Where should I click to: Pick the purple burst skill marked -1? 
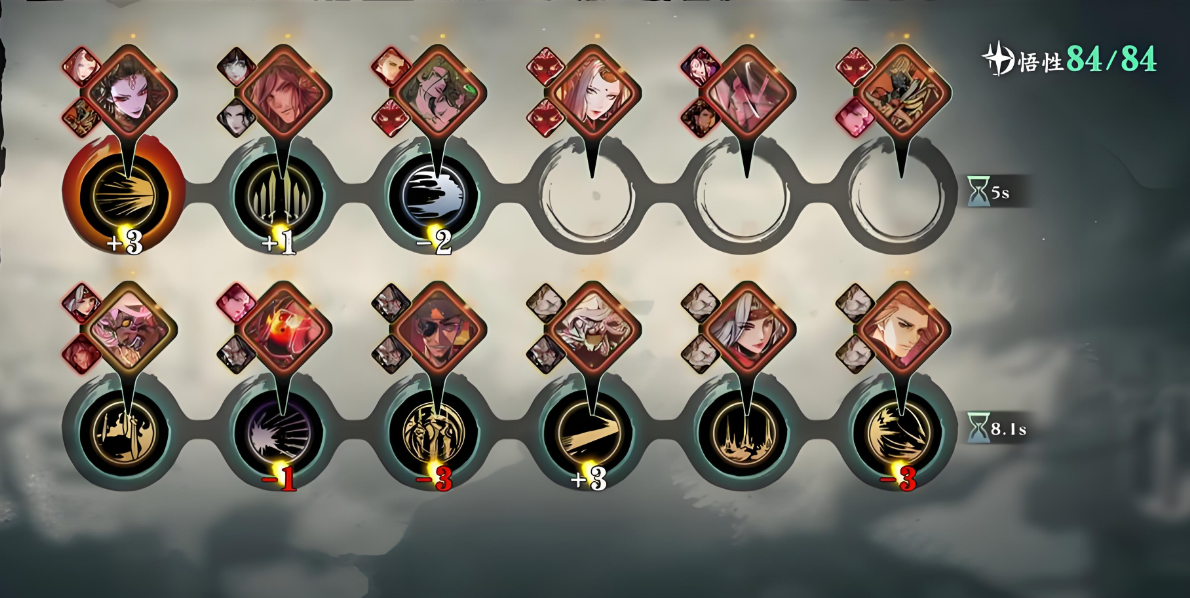point(279,432)
